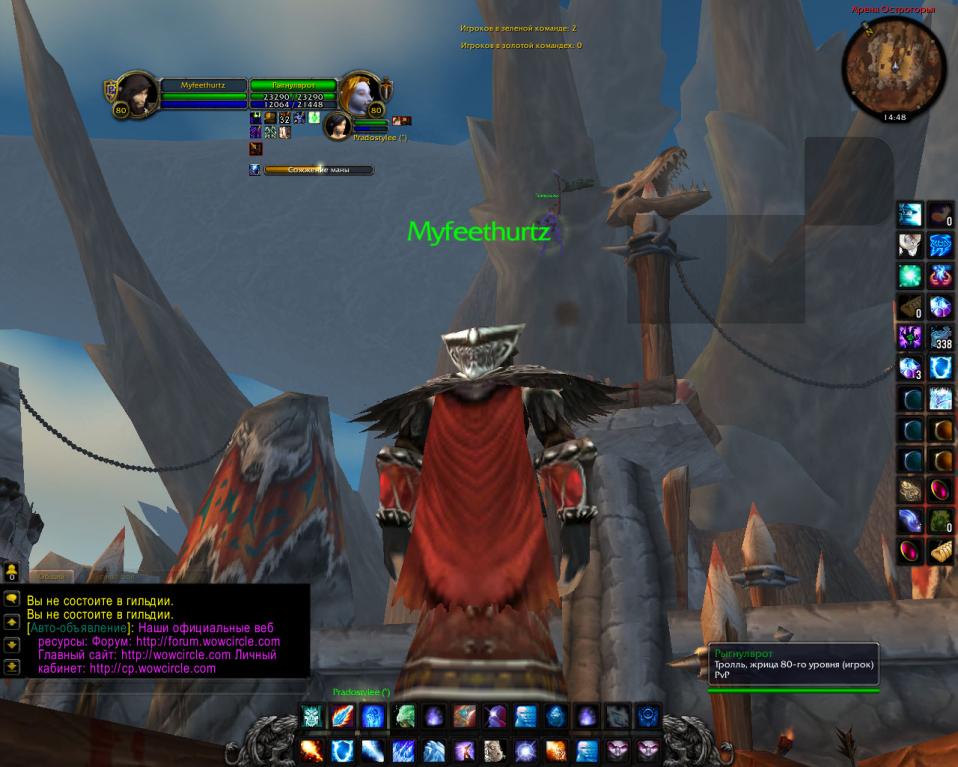This screenshot has height=767, width=958.
Task: Use the white bear head ability icon
Action: [495, 749]
